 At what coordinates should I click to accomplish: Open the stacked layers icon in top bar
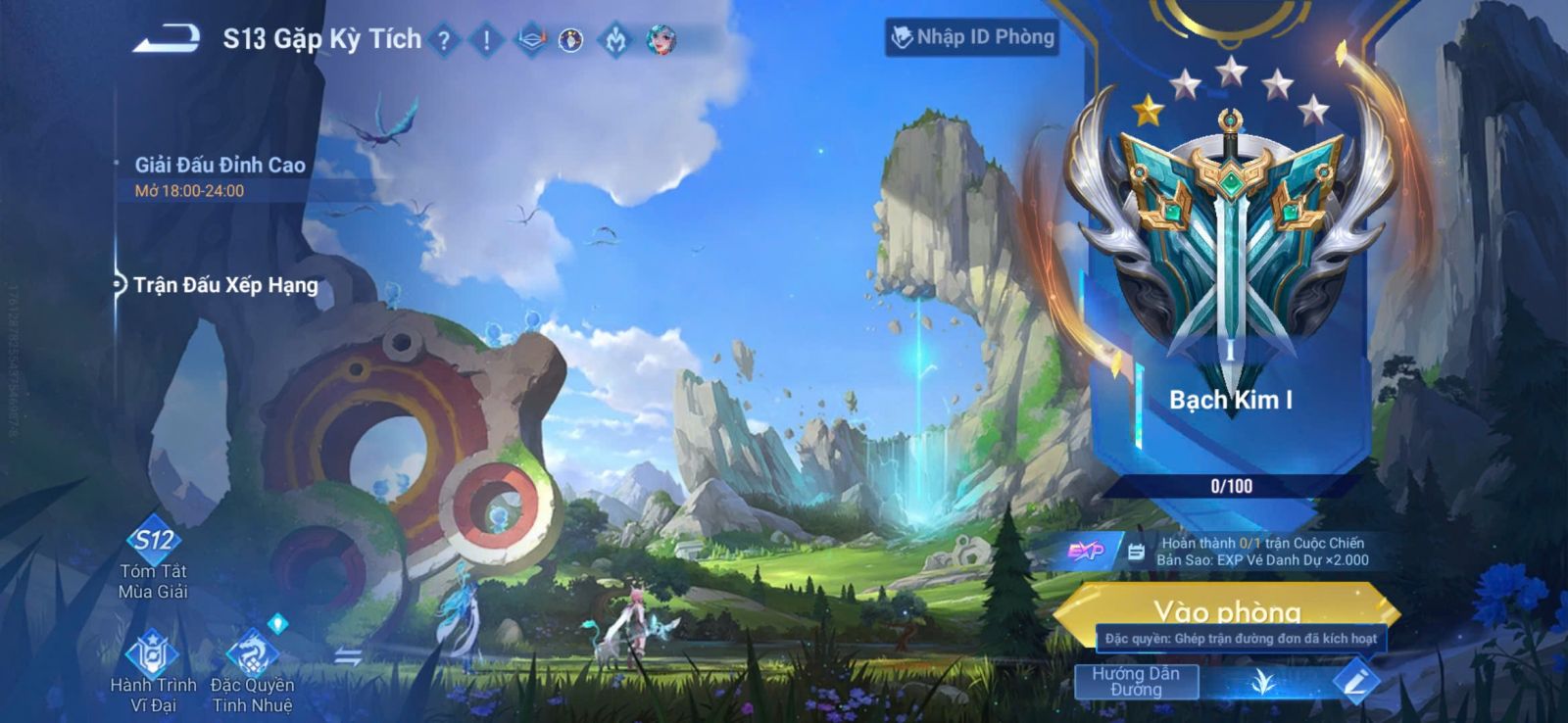point(530,40)
